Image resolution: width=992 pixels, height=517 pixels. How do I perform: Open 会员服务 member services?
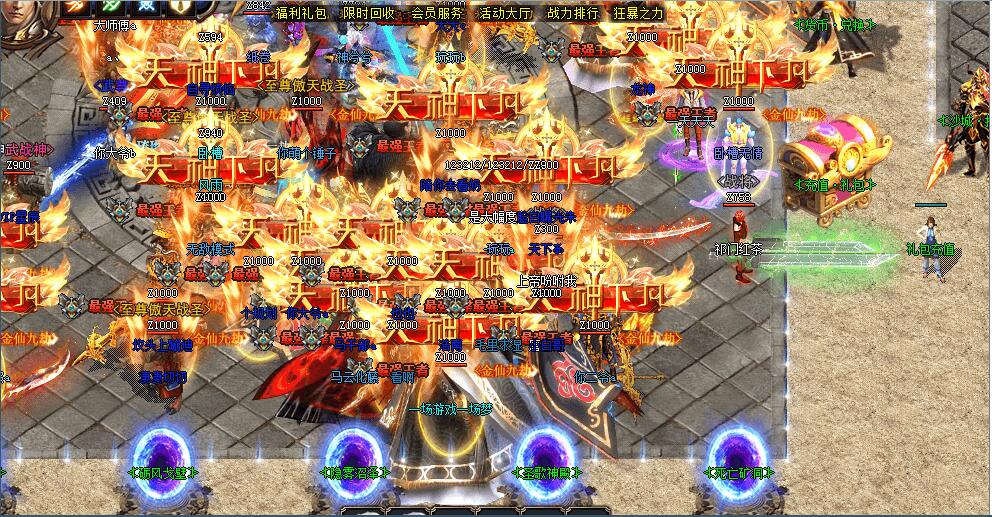point(437,13)
